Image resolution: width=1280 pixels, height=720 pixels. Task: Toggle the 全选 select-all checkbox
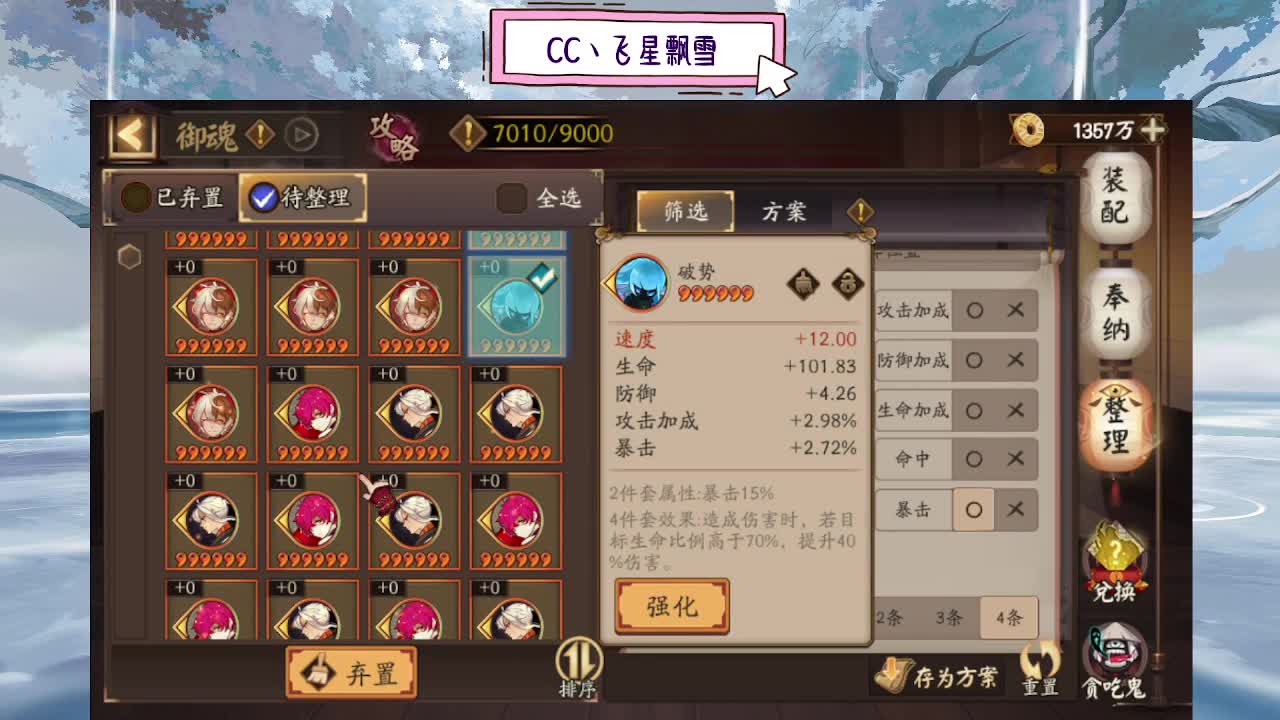[511, 197]
